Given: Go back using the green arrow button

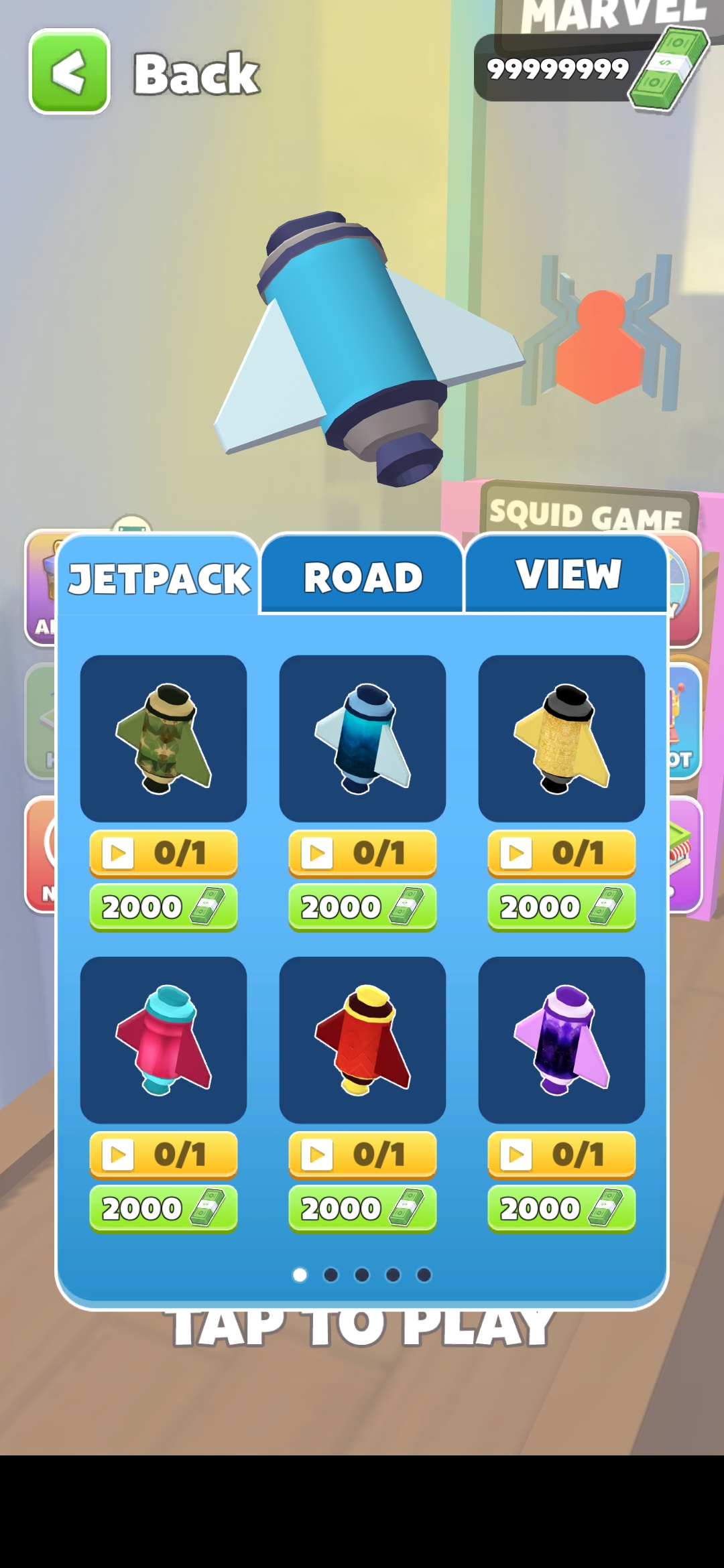Looking at the screenshot, I should click(69, 72).
